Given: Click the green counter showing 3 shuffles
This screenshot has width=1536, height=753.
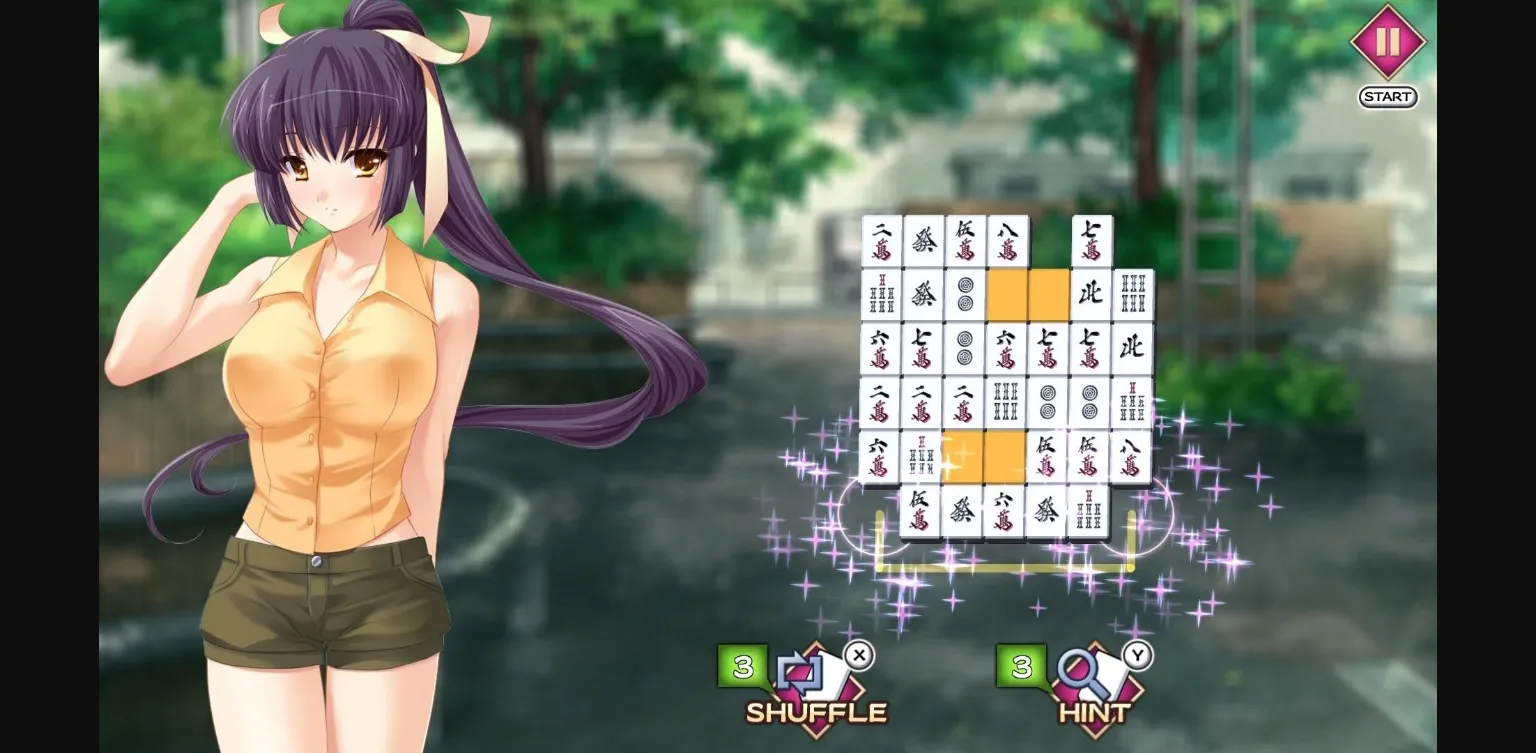Looking at the screenshot, I should [x=742, y=668].
